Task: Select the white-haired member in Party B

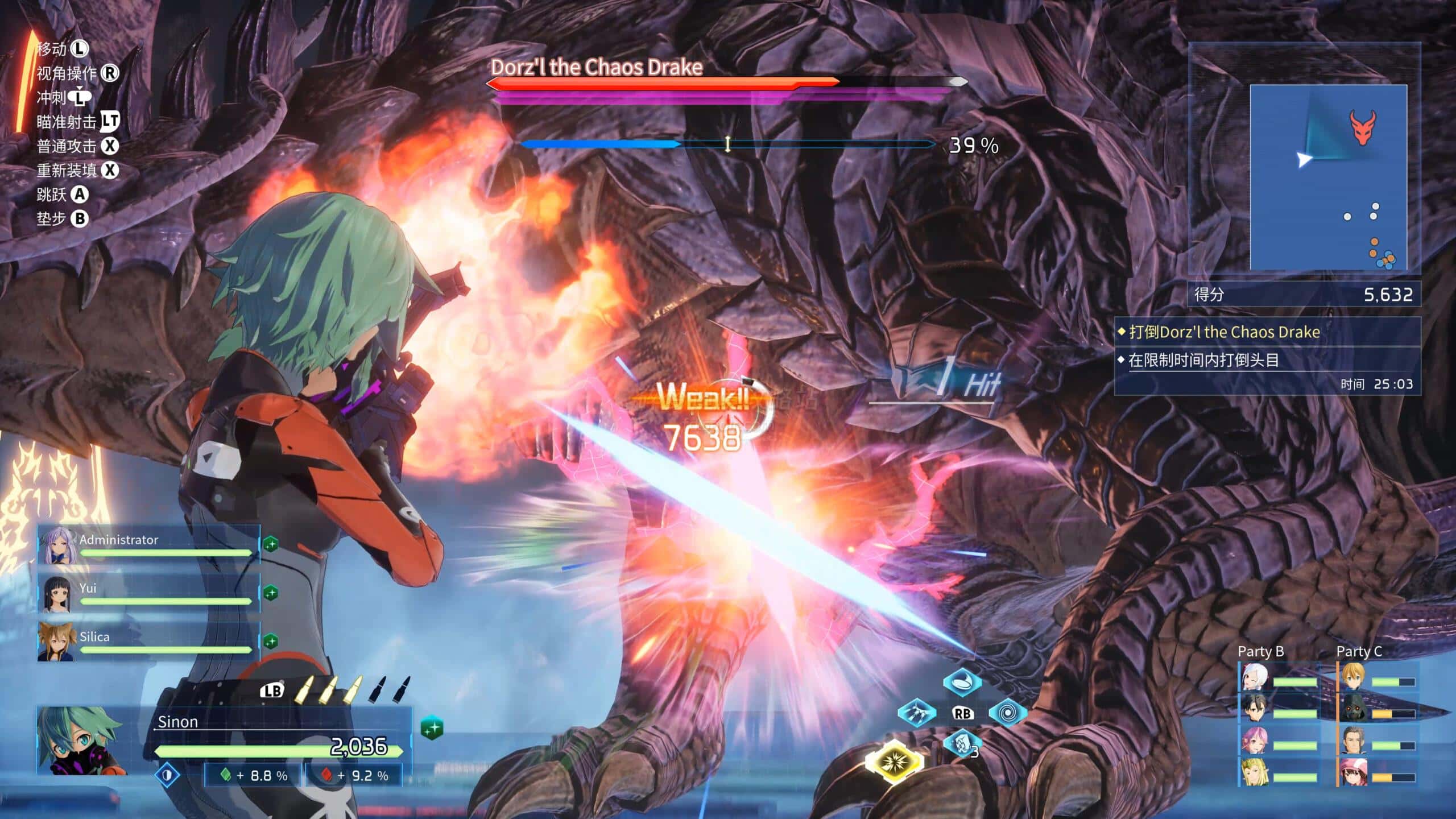Action: [x=1254, y=678]
